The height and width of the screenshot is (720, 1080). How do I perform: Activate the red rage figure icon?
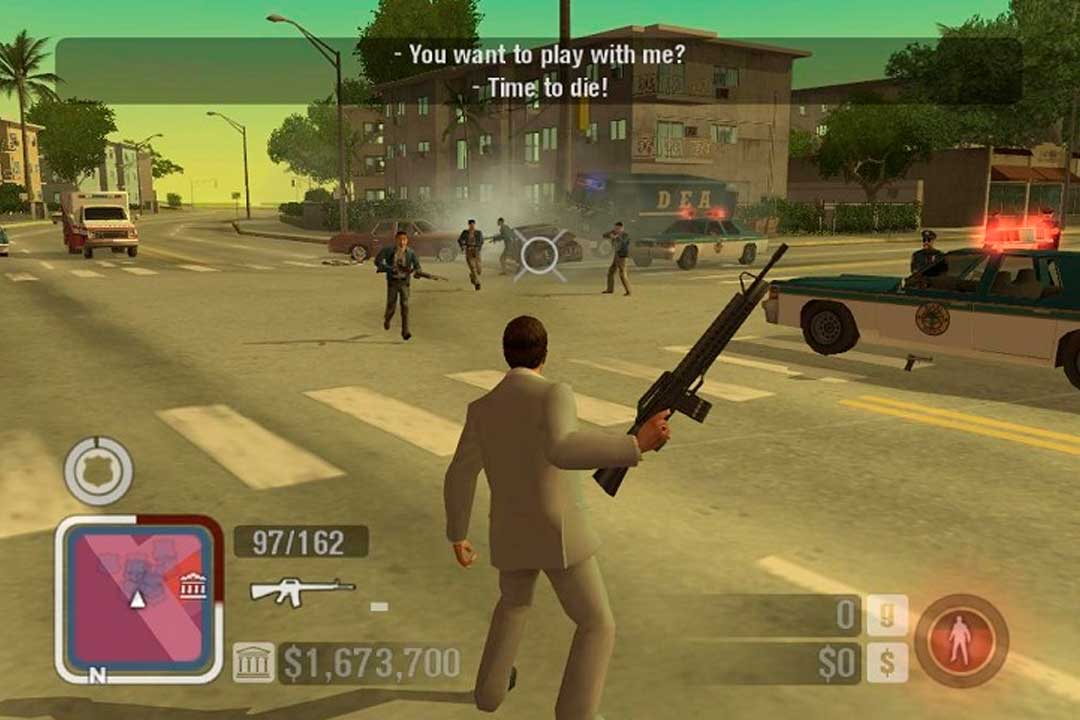pos(960,640)
